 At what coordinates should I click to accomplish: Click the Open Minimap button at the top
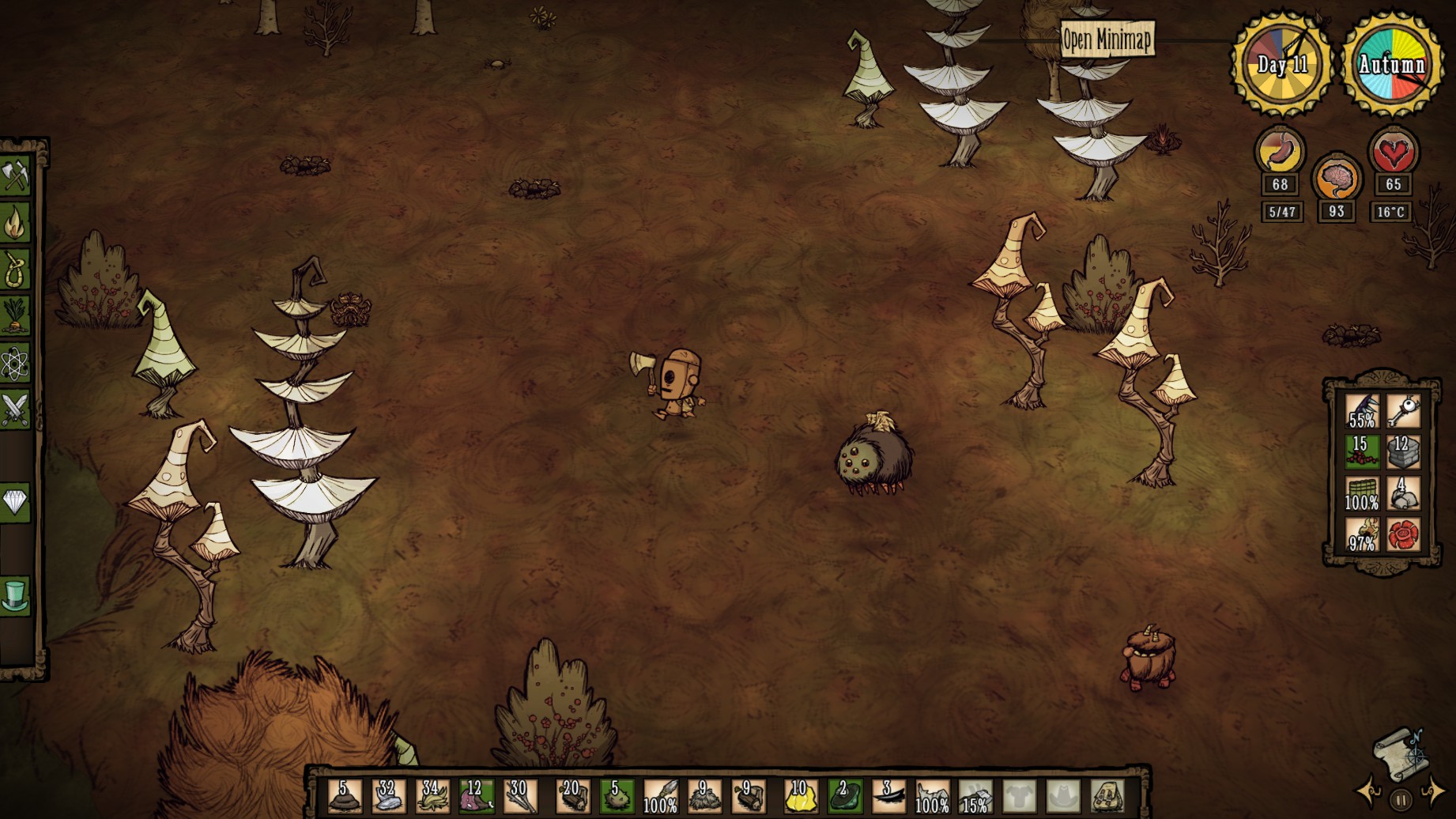coord(1108,36)
